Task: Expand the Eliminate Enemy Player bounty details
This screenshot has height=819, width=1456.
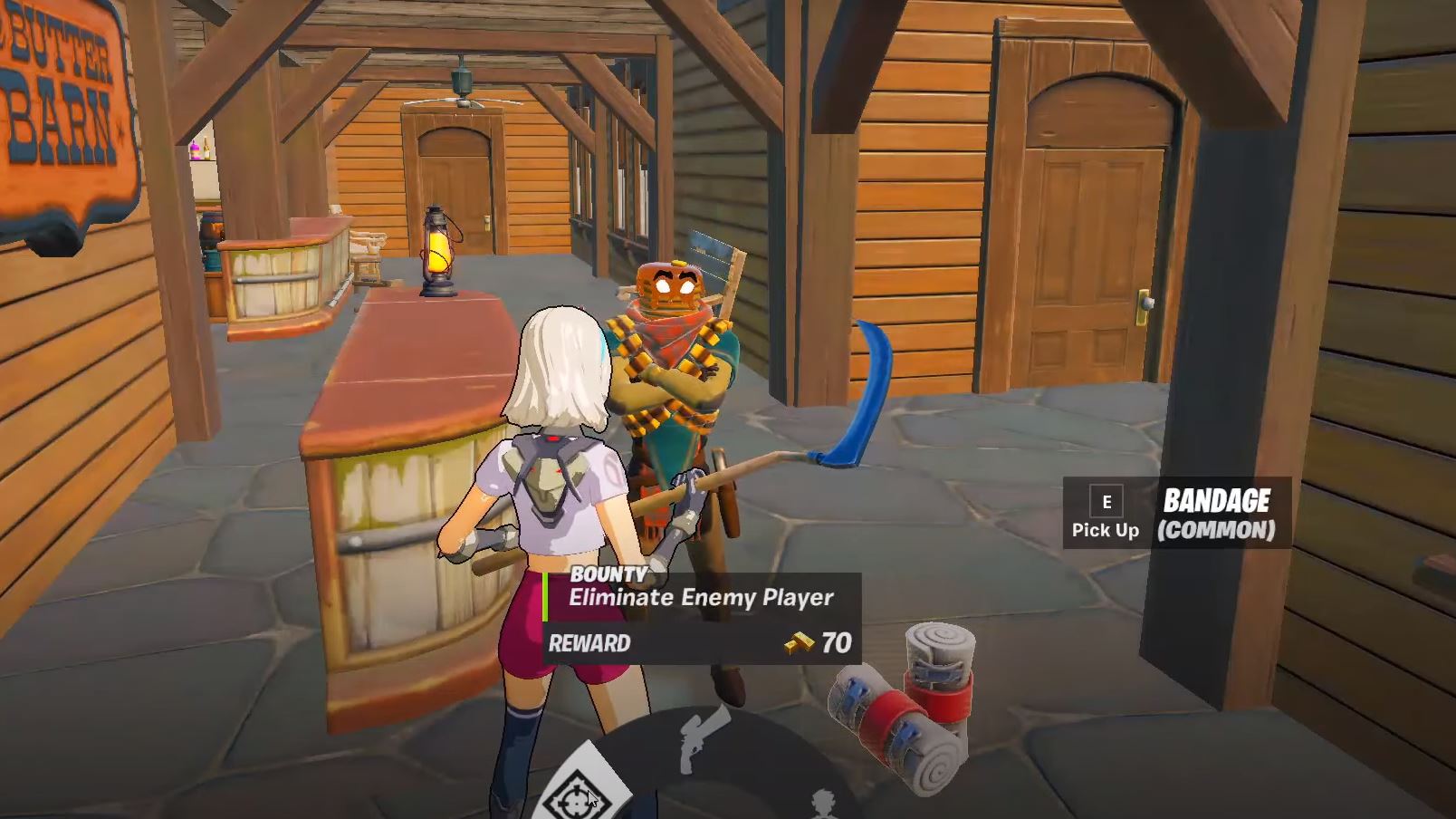Action: coord(702,597)
